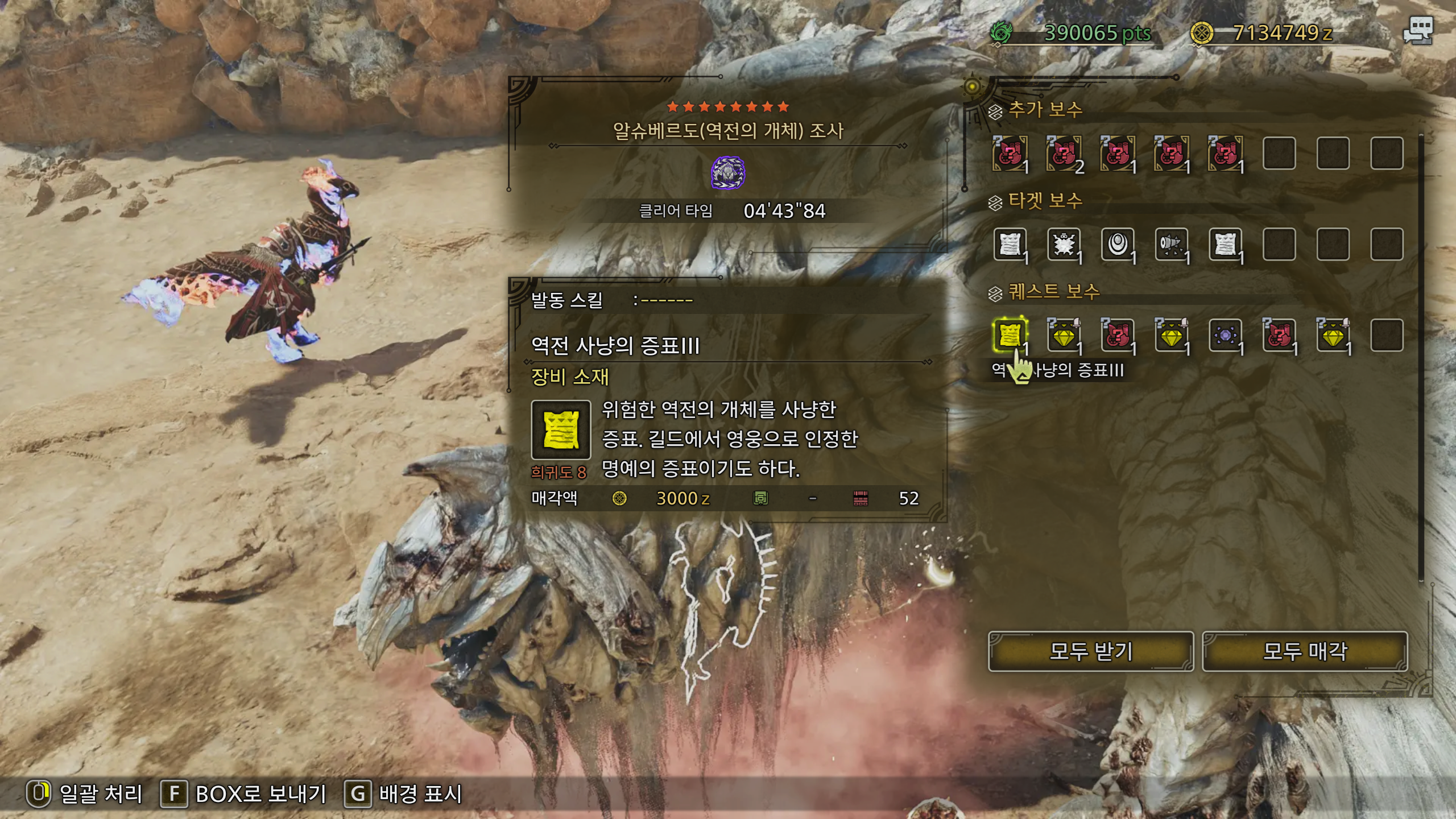1456x819 pixels.
Task: Select the bonus reward with quantity 2
Action: pos(1064,154)
